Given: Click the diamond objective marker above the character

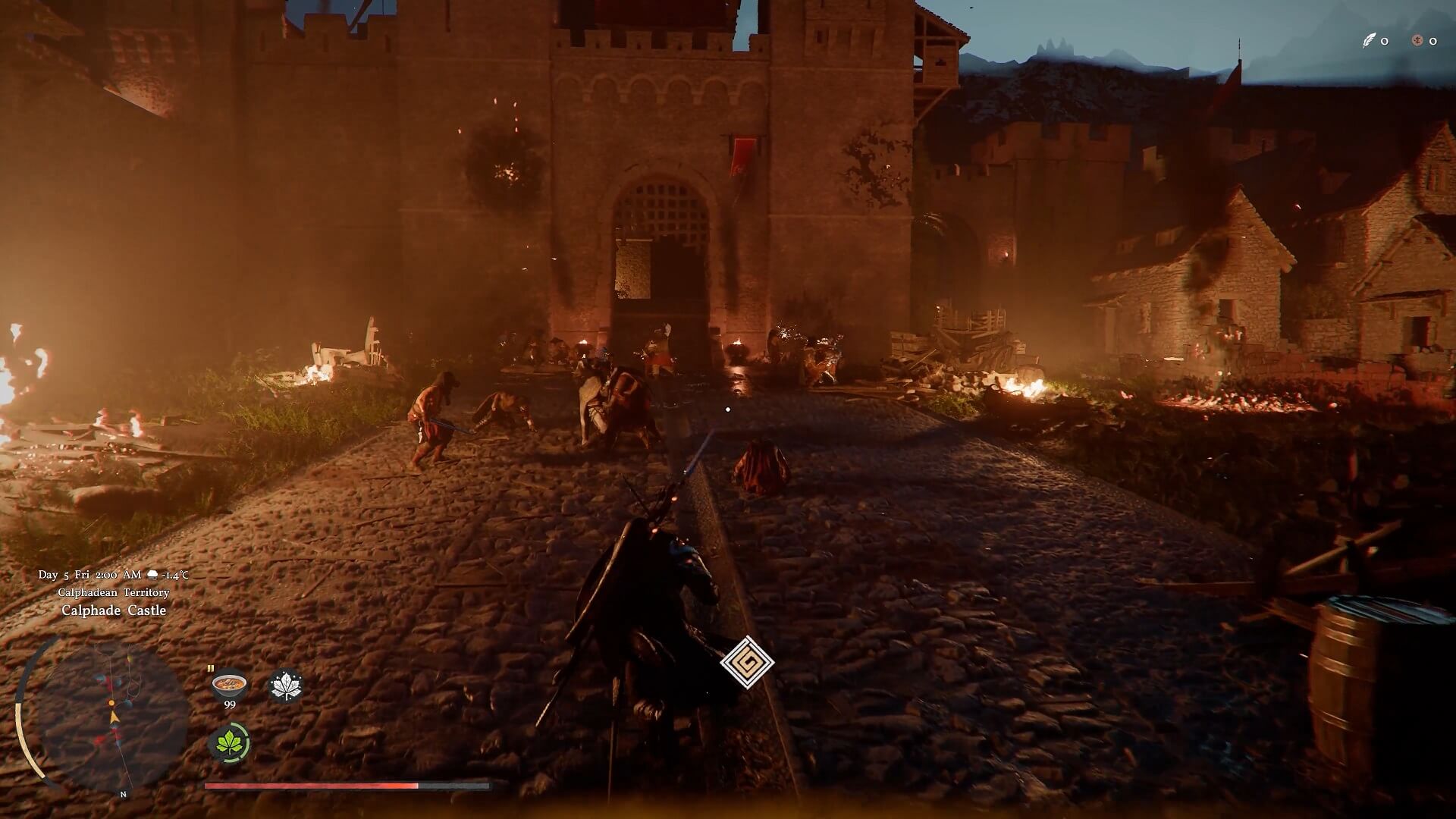Looking at the screenshot, I should pos(749,662).
